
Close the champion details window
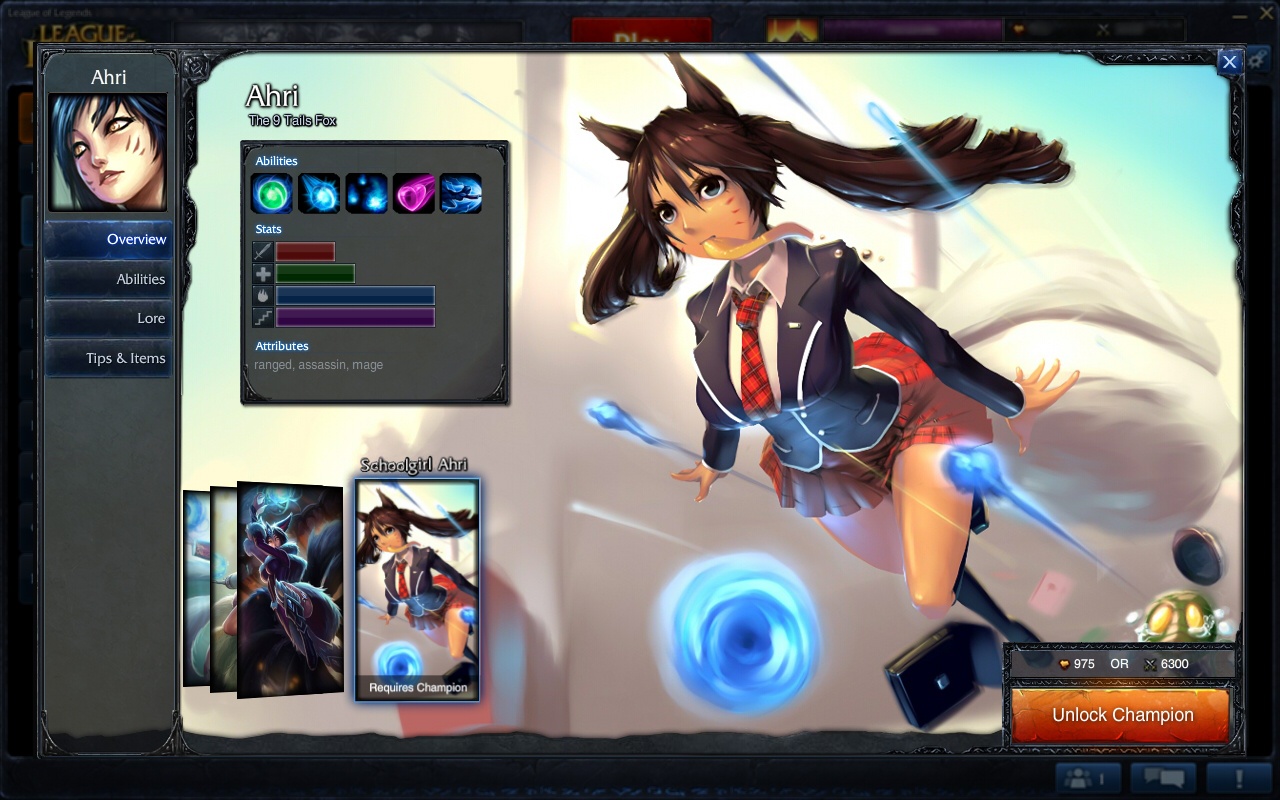pyautogui.click(x=1229, y=62)
